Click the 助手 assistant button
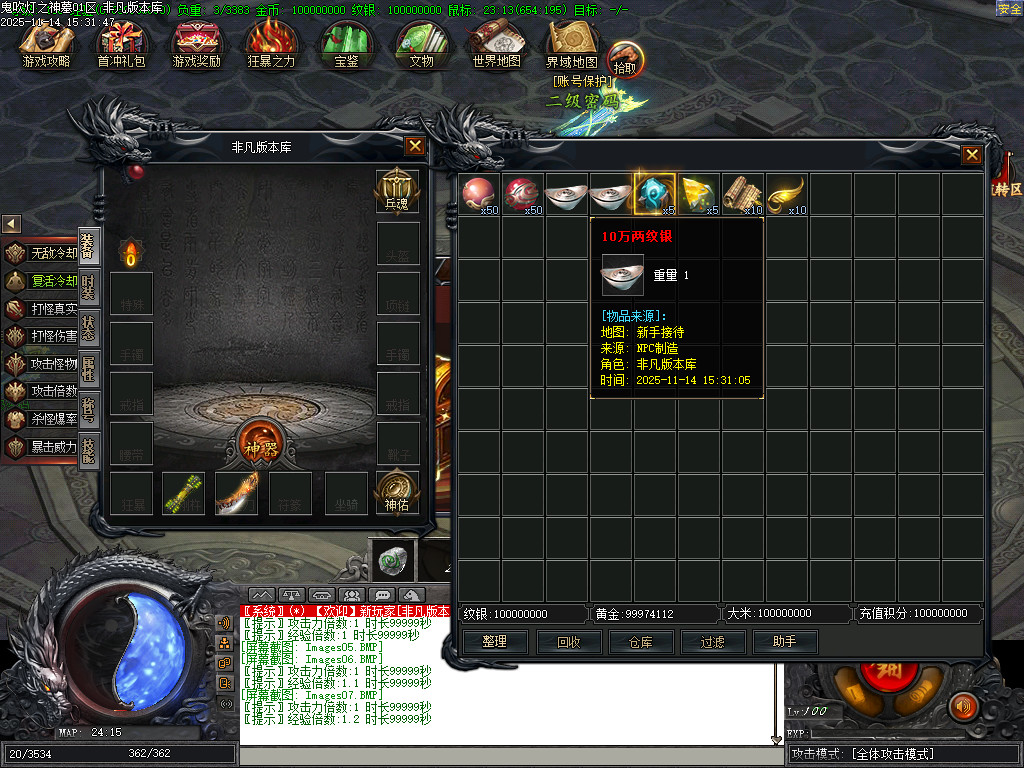1024x768 pixels. point(784,642)
